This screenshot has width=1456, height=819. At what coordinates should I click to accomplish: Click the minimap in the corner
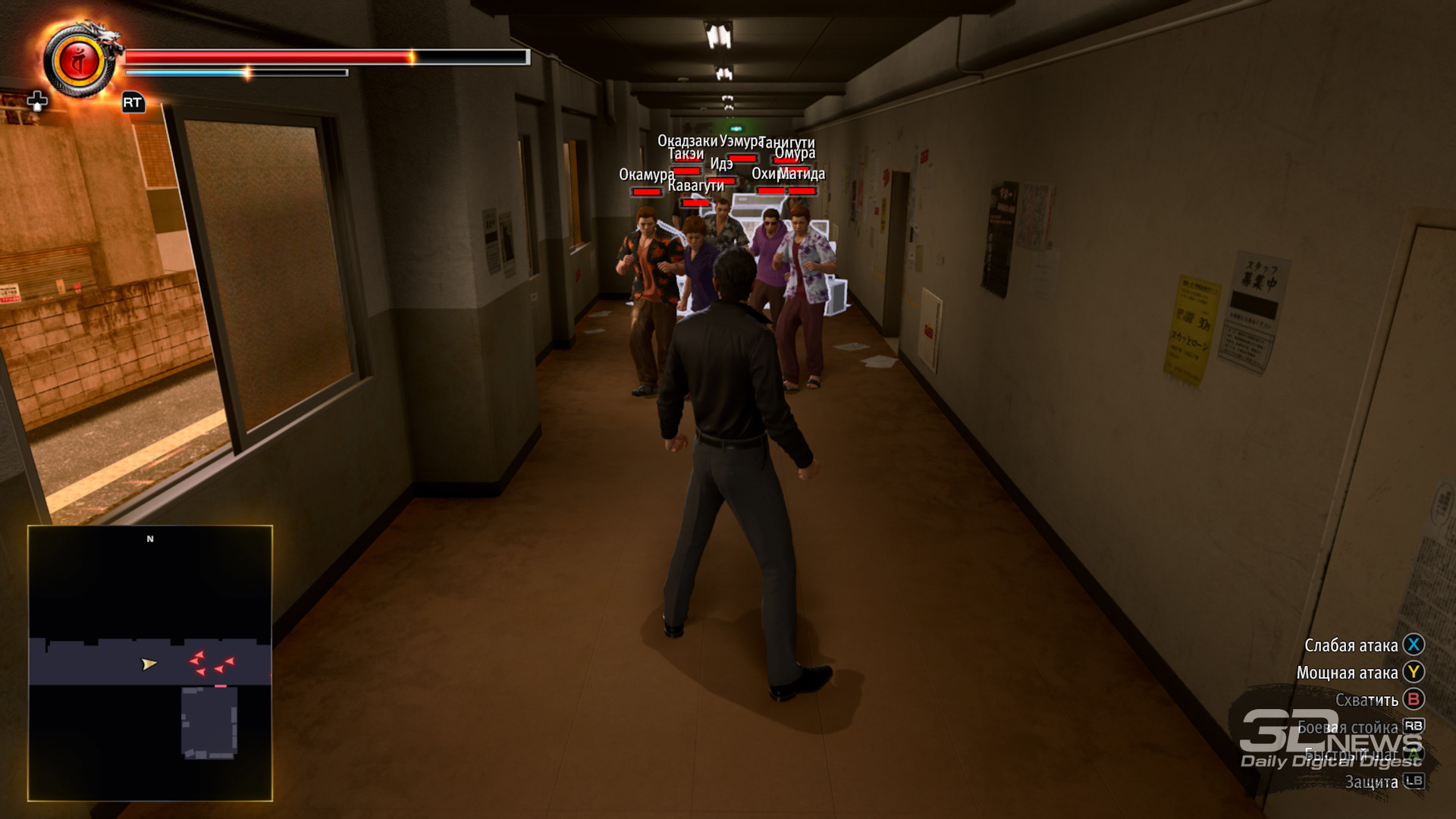[x=150, y=663]
